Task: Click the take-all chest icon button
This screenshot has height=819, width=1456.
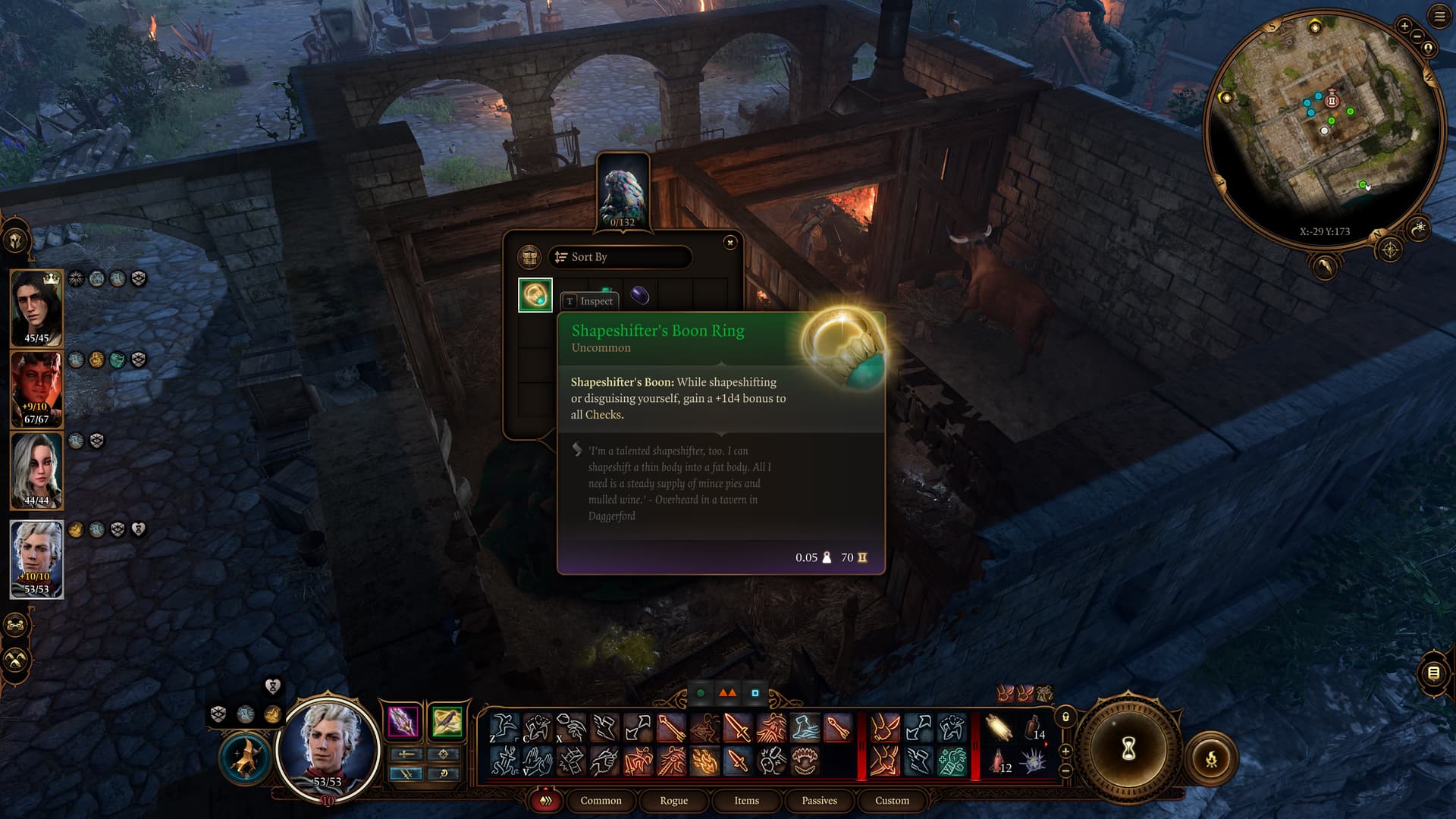Action: pyautogui.click(x=529, y=257)
